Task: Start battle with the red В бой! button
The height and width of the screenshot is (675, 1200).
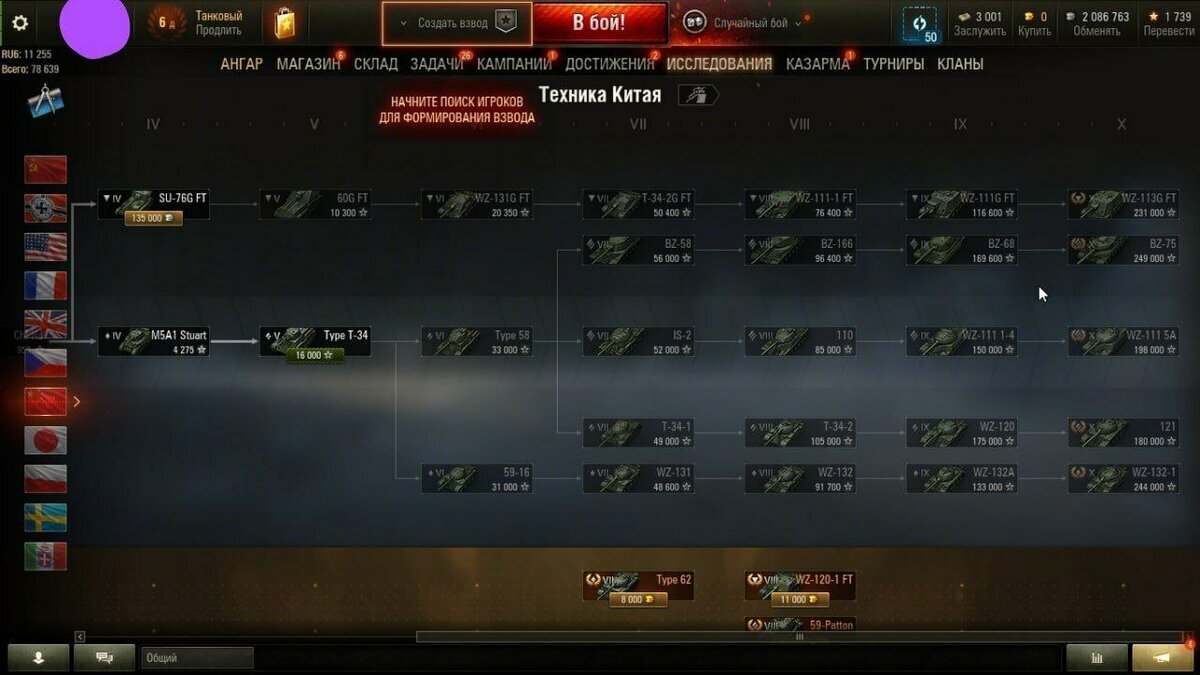Action: point(599,23)
